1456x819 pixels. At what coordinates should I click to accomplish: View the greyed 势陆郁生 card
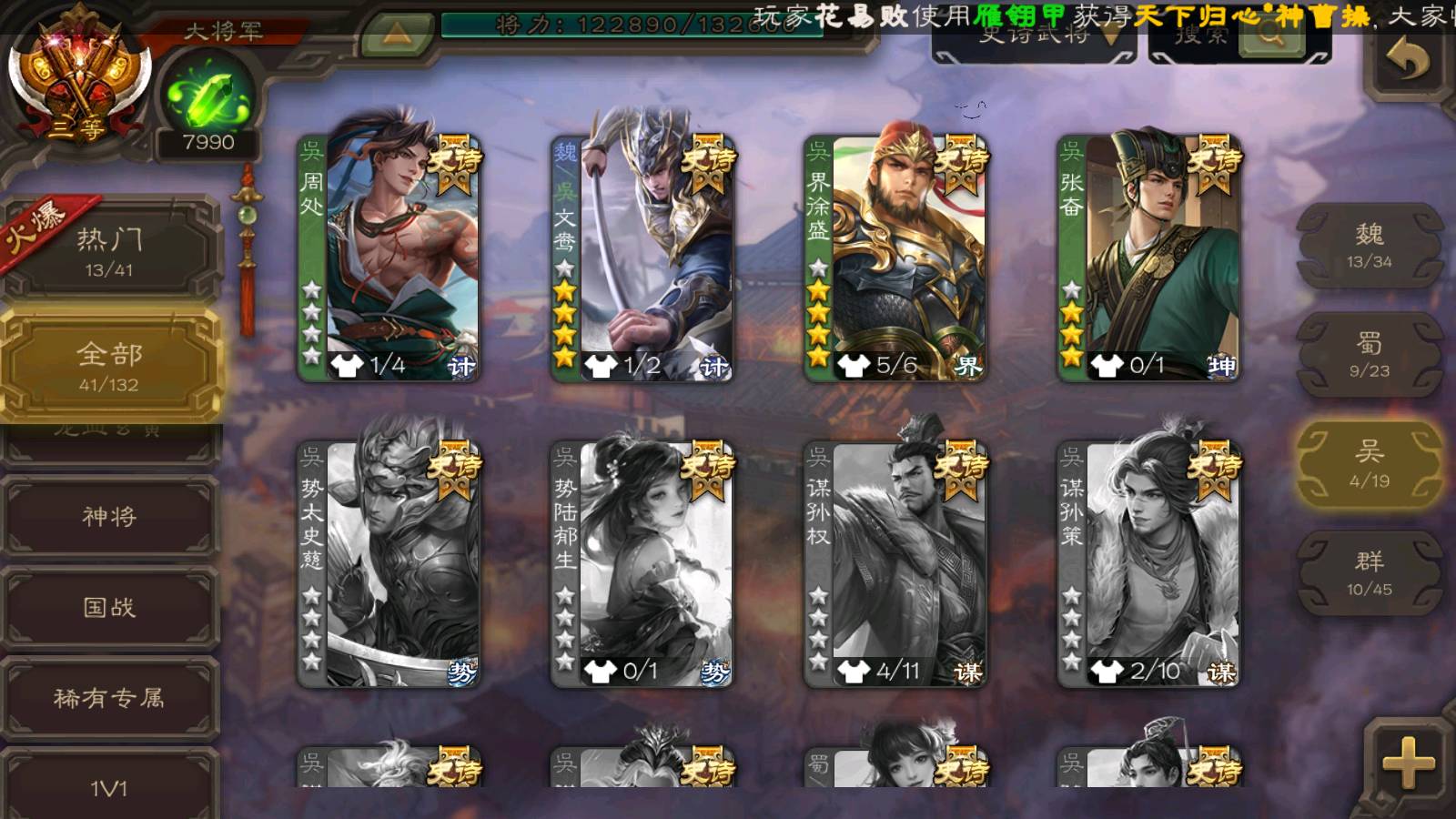click(642, 563)
